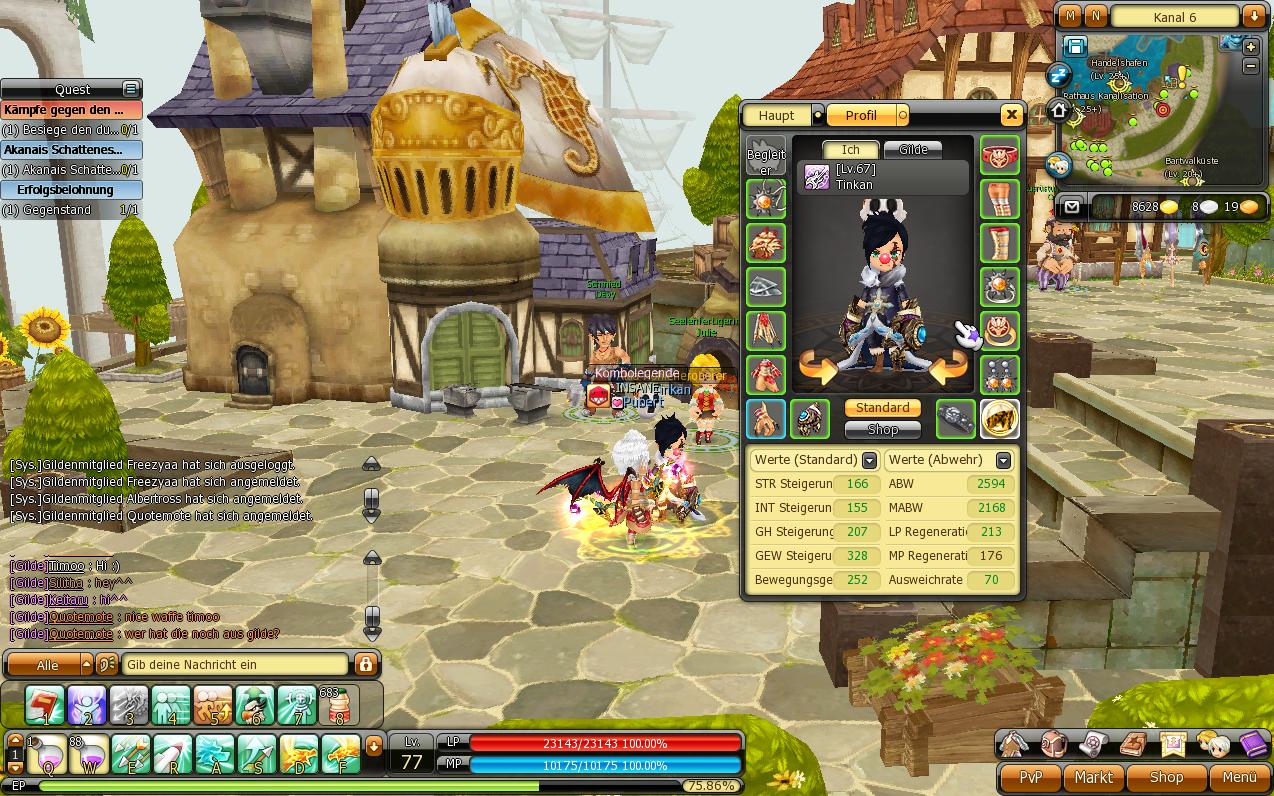Close the profile window
The width and height of the screenshot is (1274, 796).
(1011, 115)
